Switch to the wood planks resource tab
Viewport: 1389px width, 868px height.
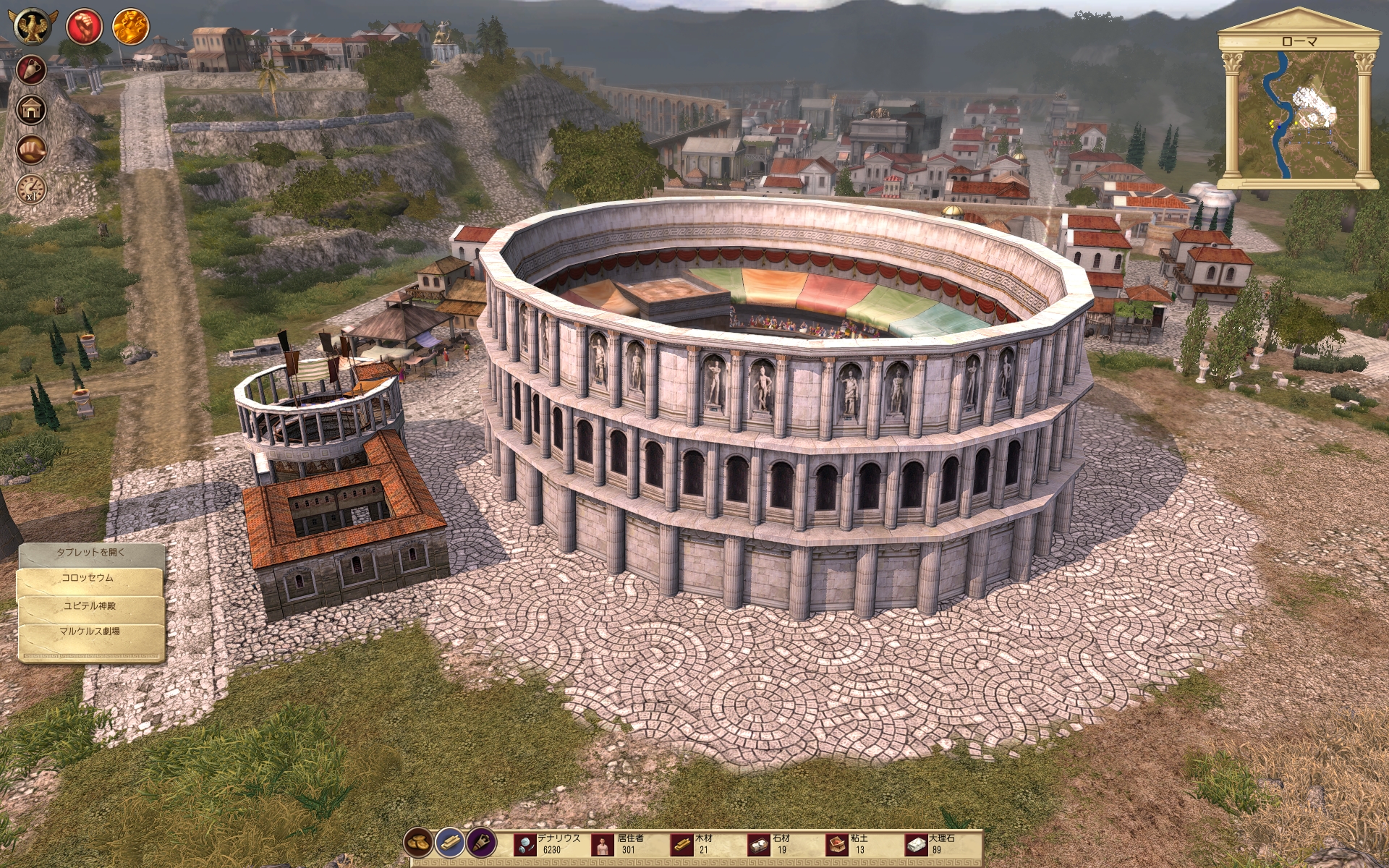pyautogui.click(x=449, y=842)
